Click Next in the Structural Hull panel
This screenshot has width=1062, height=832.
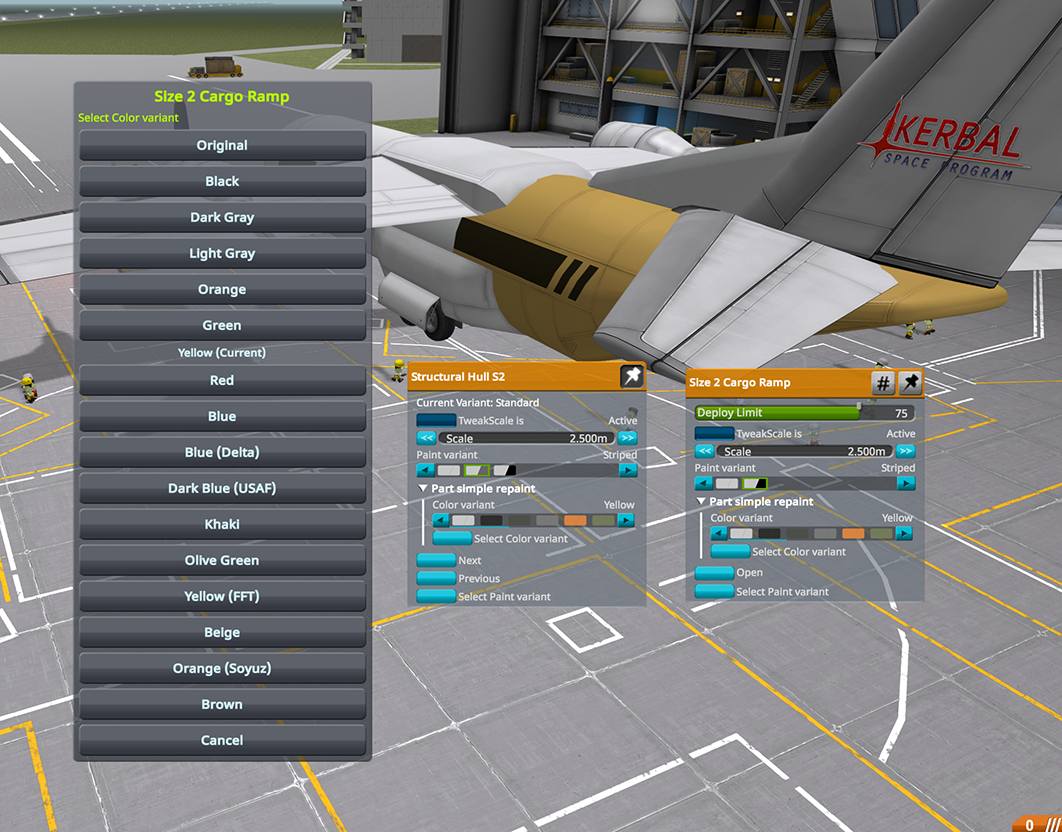point(436,560)
